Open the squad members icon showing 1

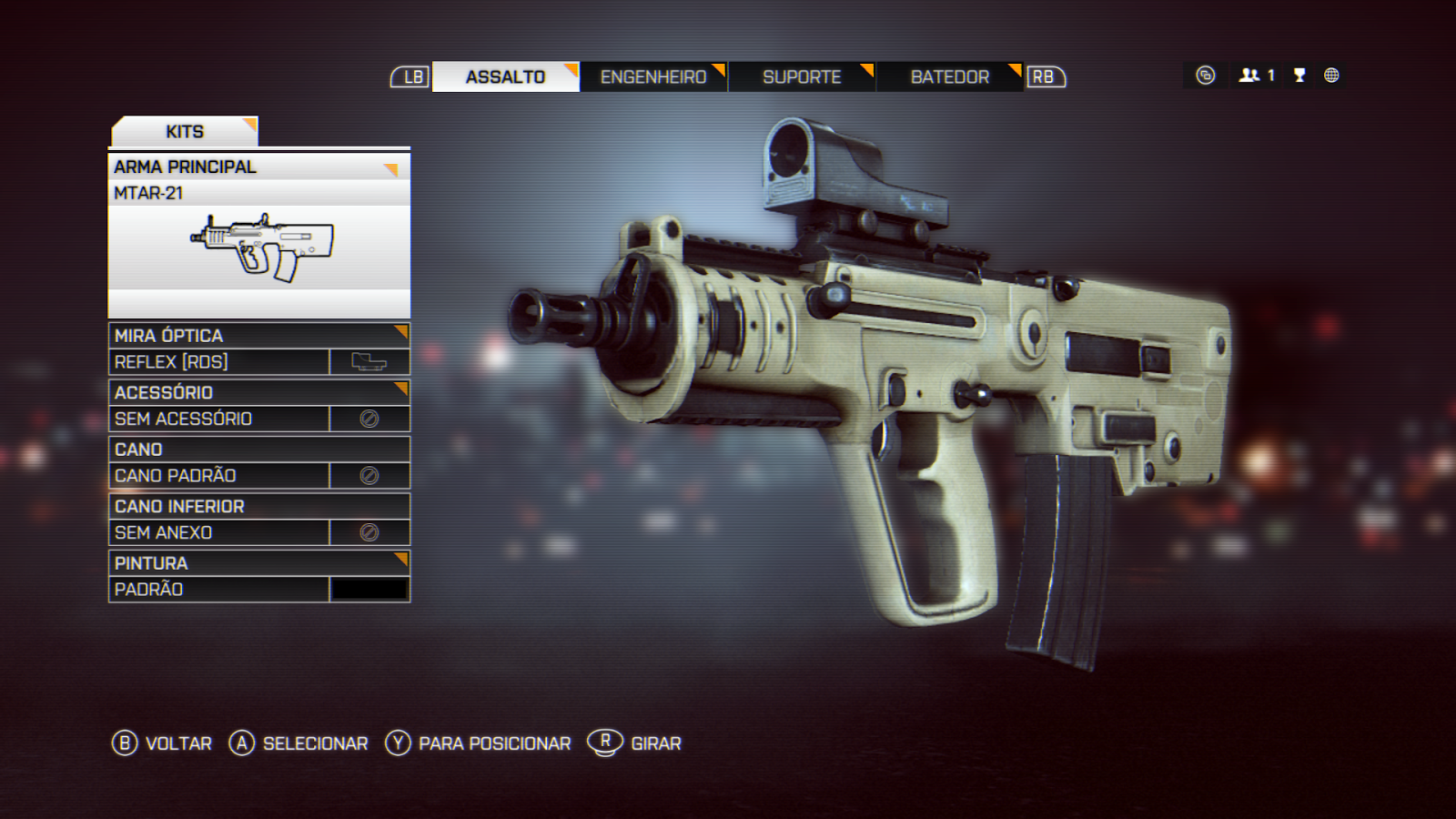point(1254,76)
